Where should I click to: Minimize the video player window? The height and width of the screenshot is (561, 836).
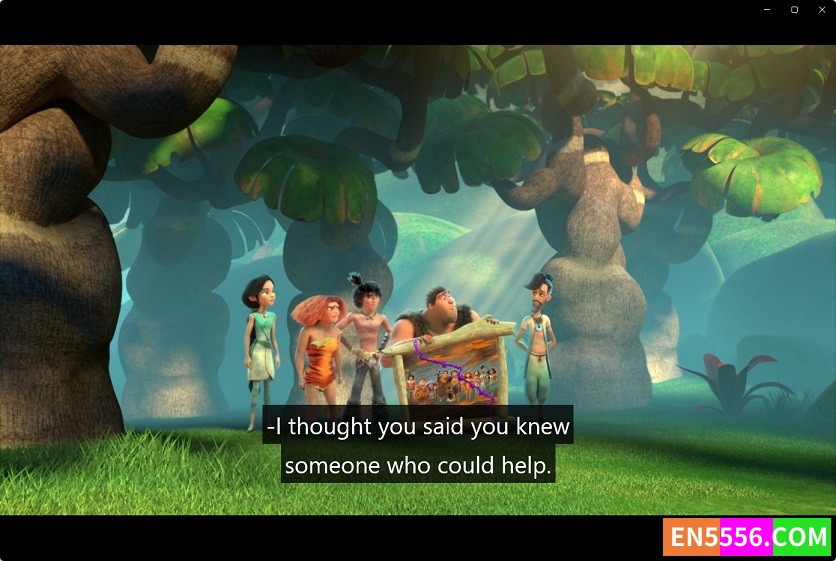click(766, 10)
